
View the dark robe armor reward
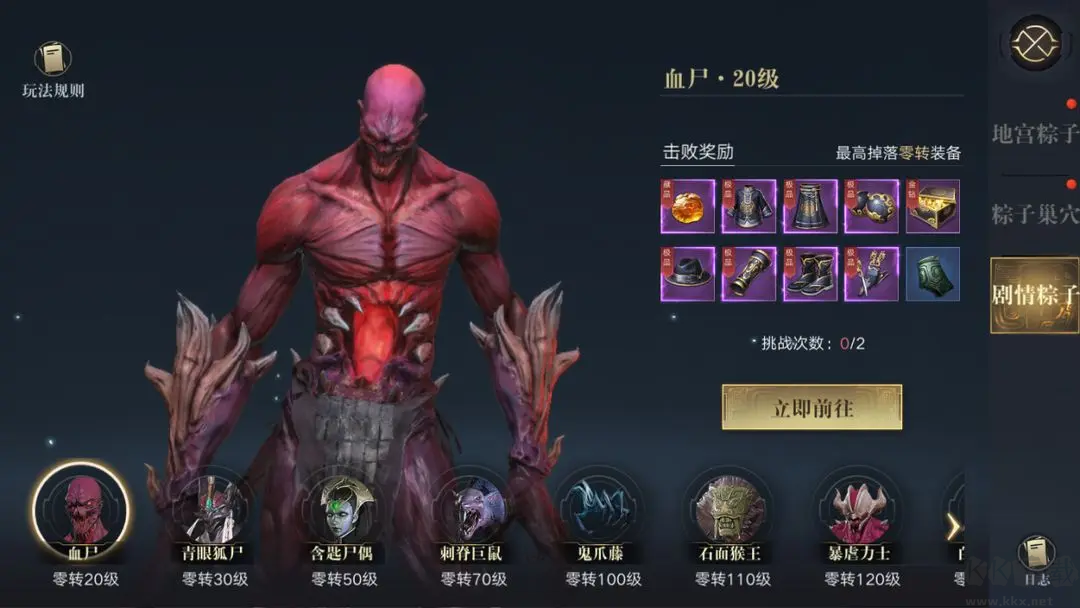(x=749, y=207)
